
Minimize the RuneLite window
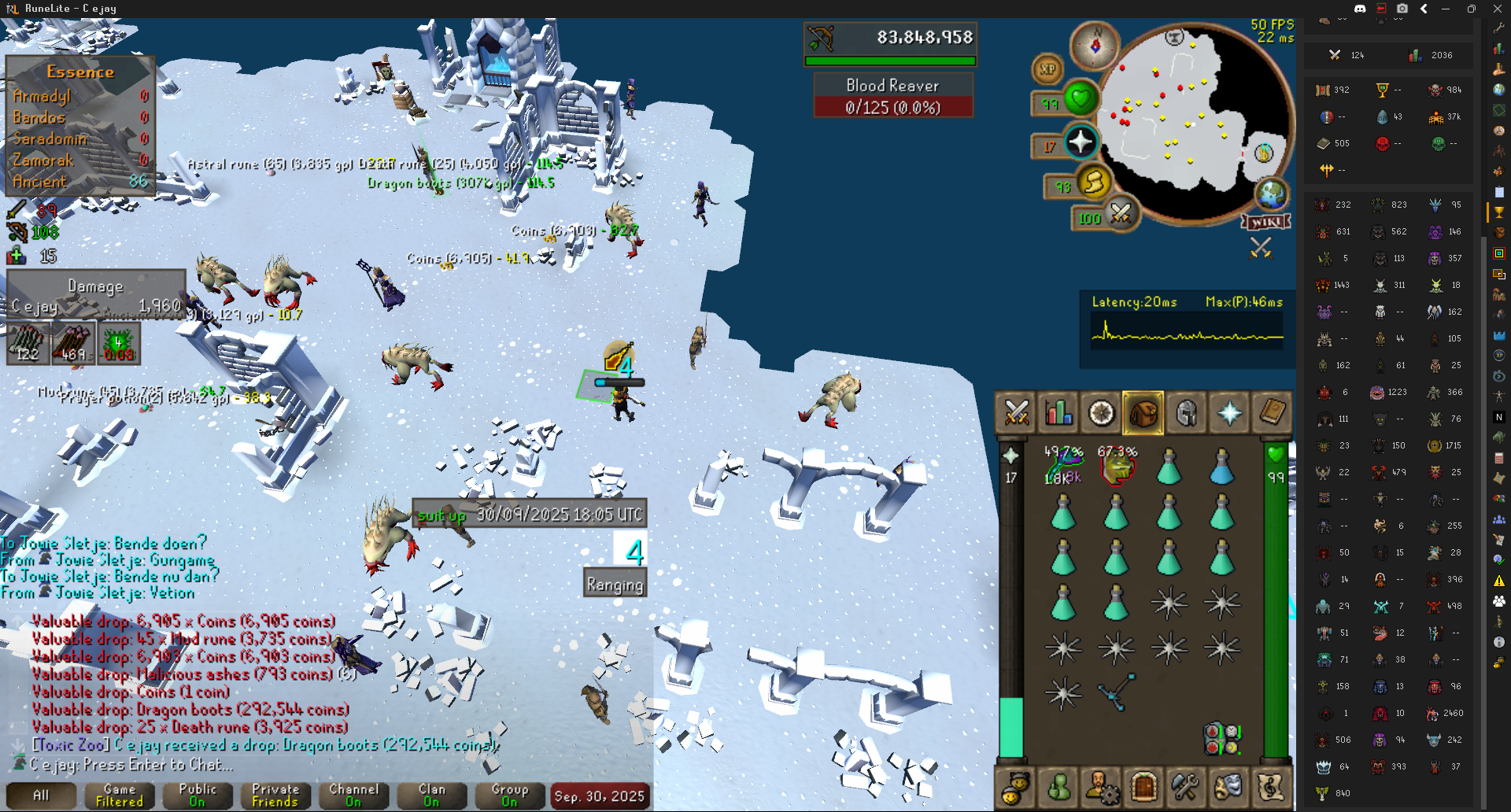(x=1446, y=9)
